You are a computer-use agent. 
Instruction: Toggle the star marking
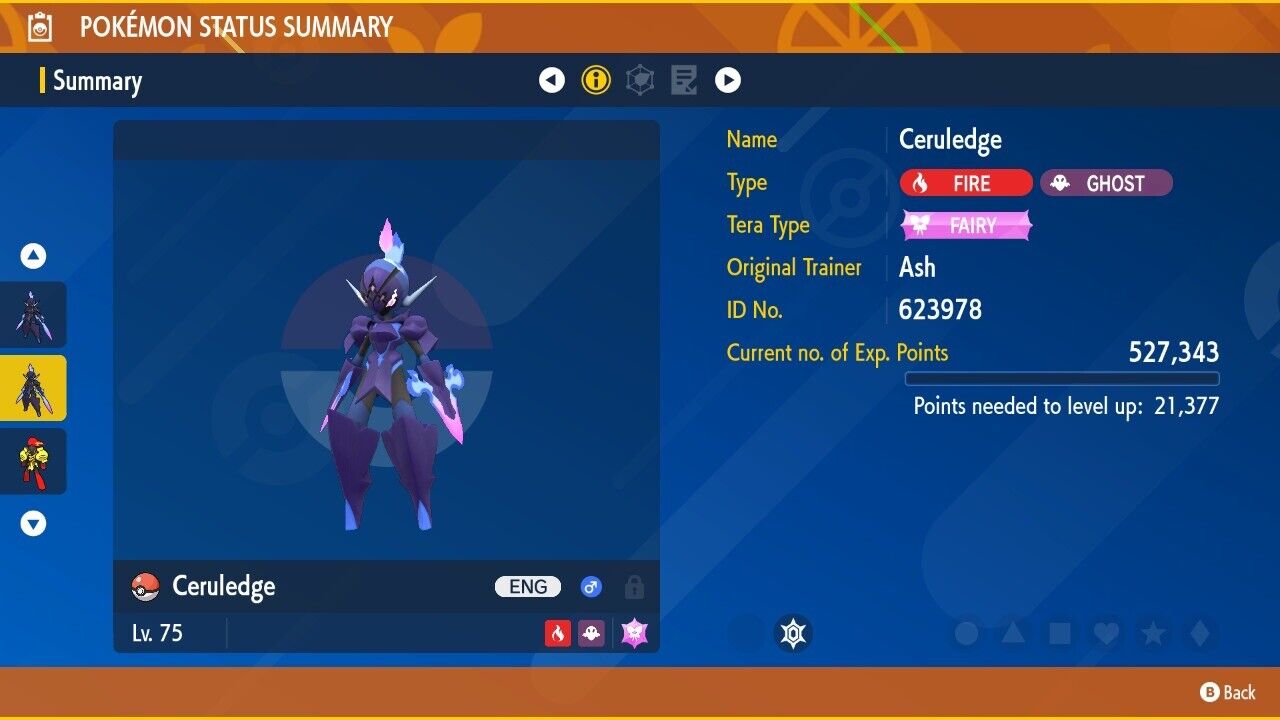(1152, 633)
